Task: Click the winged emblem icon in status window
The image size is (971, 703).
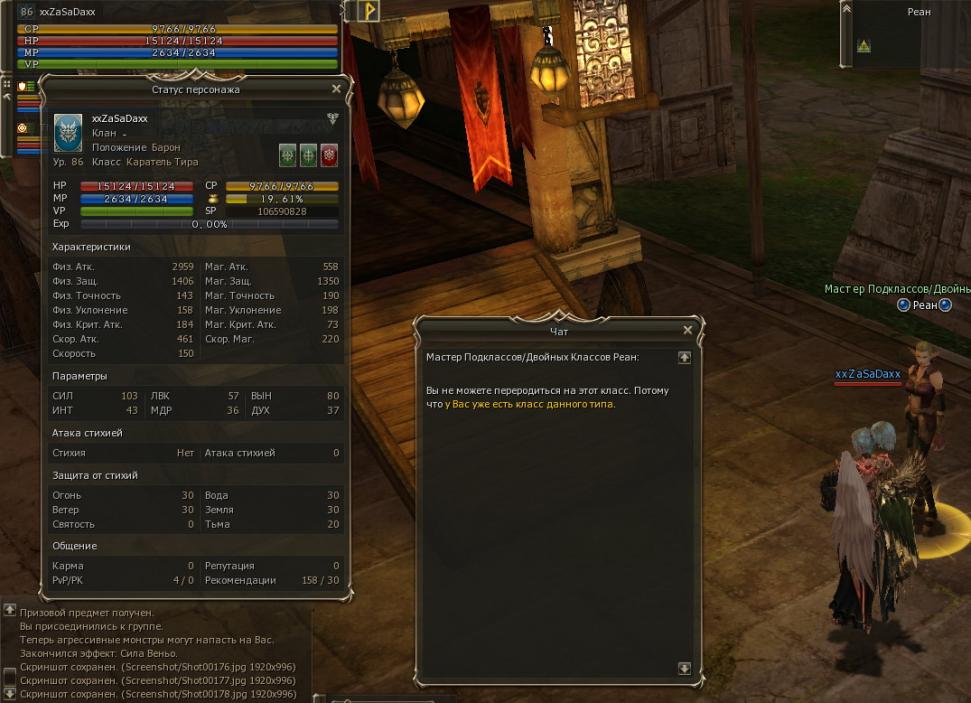Action: tap(332, 118)
